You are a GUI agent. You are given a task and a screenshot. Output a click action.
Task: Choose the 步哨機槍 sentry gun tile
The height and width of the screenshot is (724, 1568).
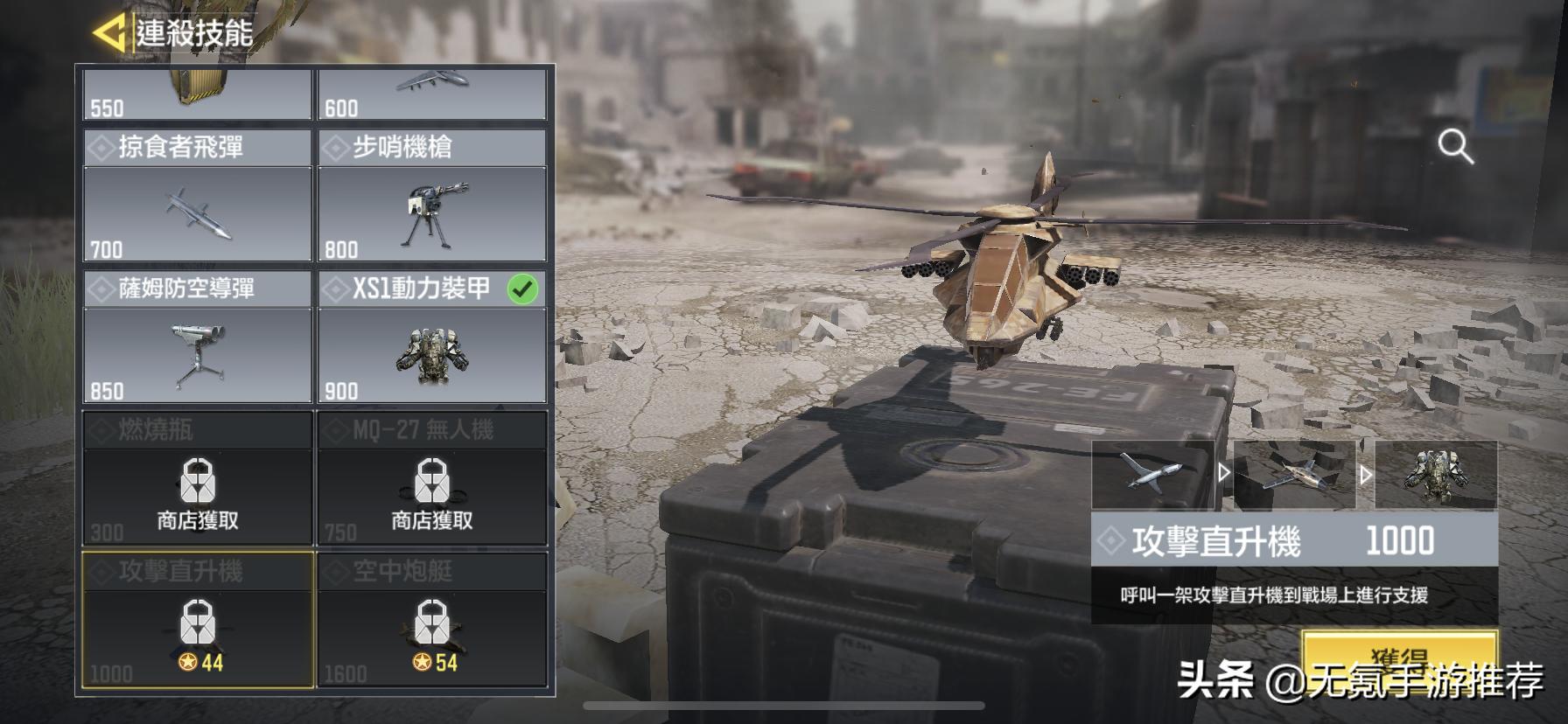[432, 196]
